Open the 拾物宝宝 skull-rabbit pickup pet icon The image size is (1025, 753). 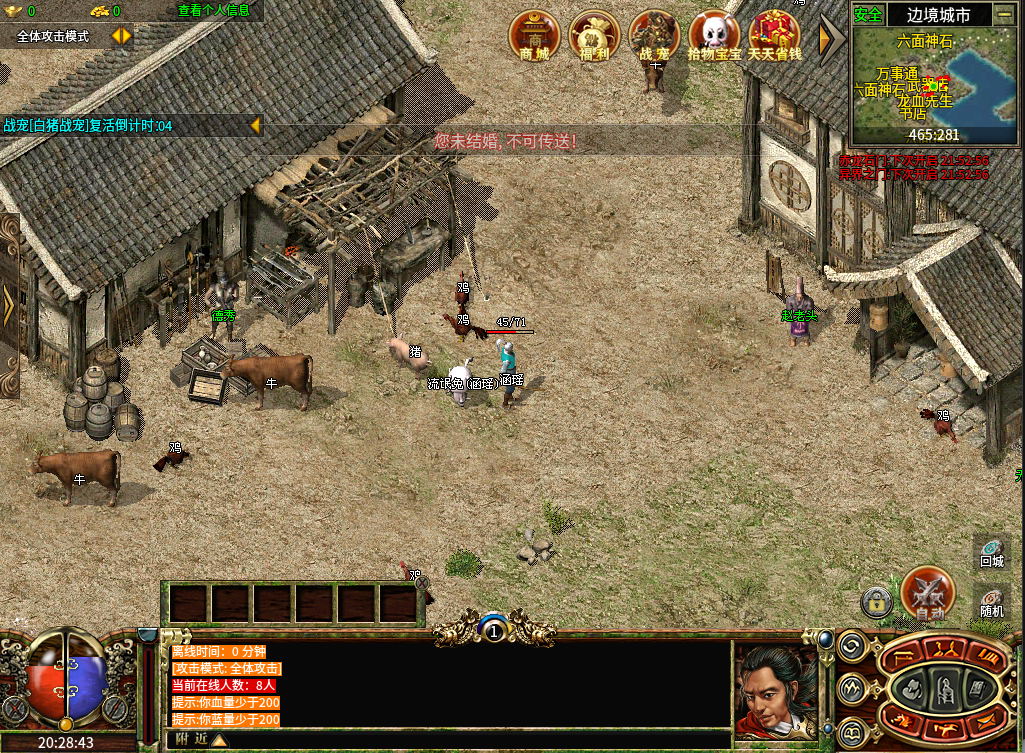point(714,36)
